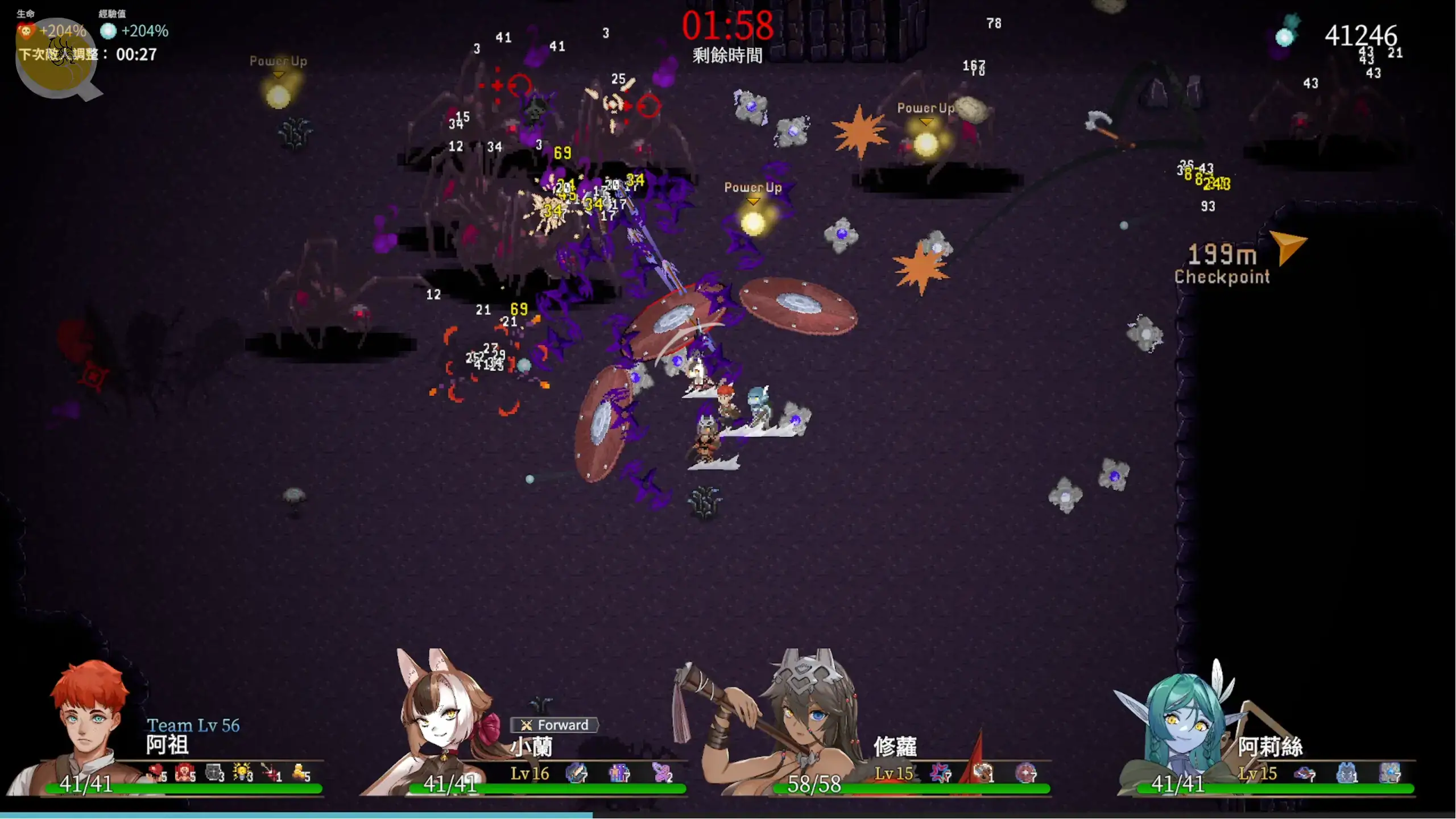Click 阿祖's grey shield skill icon
This screenshot has width=1456, height=819.
[x=213, y=772]
